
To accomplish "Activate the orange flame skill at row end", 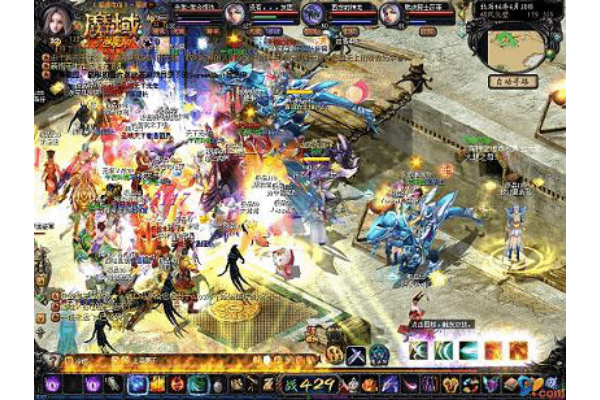I will click(518, 351).
